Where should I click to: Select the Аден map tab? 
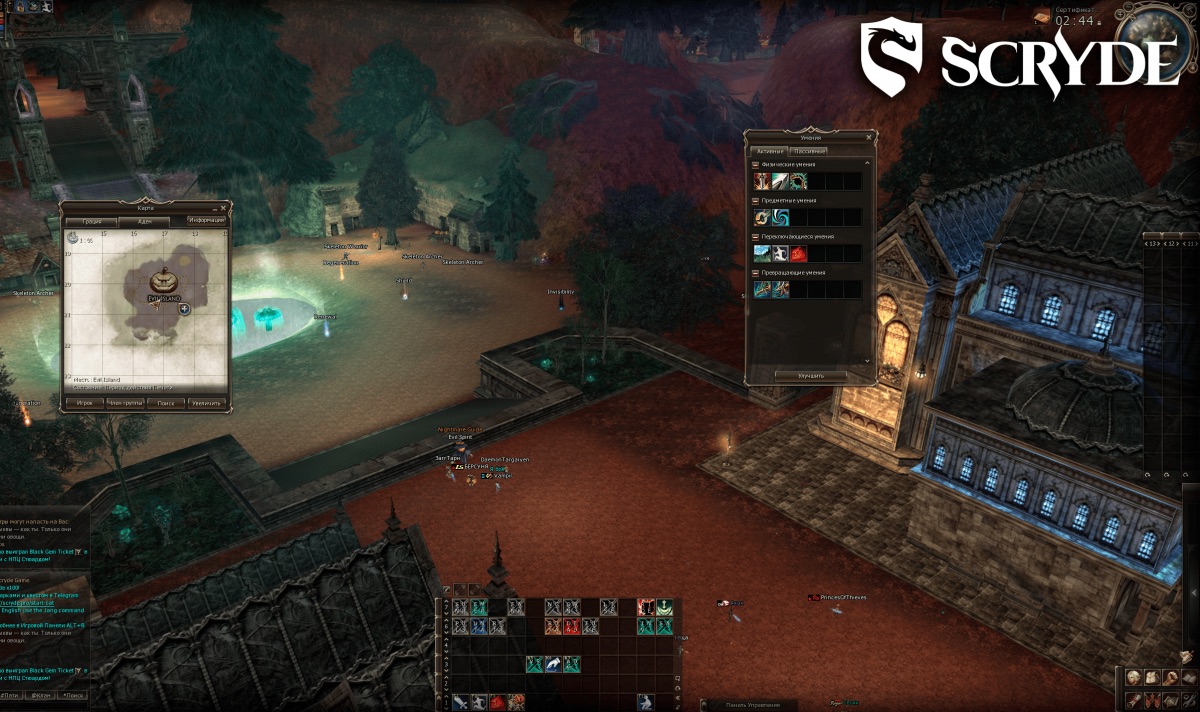[145, 220]
